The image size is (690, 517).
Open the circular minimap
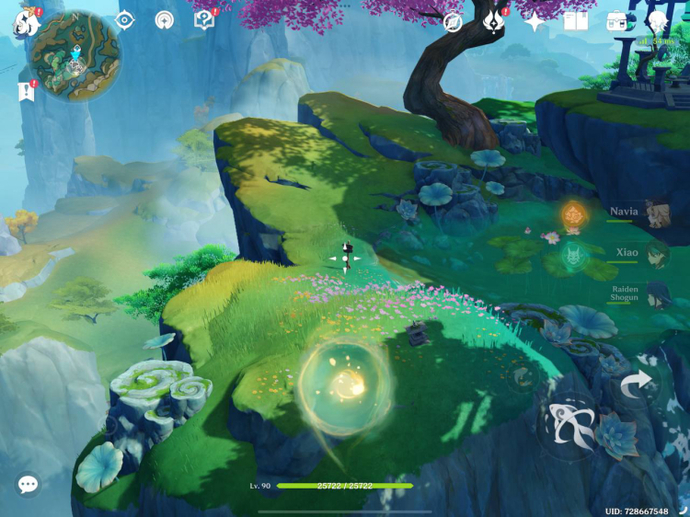tap(75, 55)
